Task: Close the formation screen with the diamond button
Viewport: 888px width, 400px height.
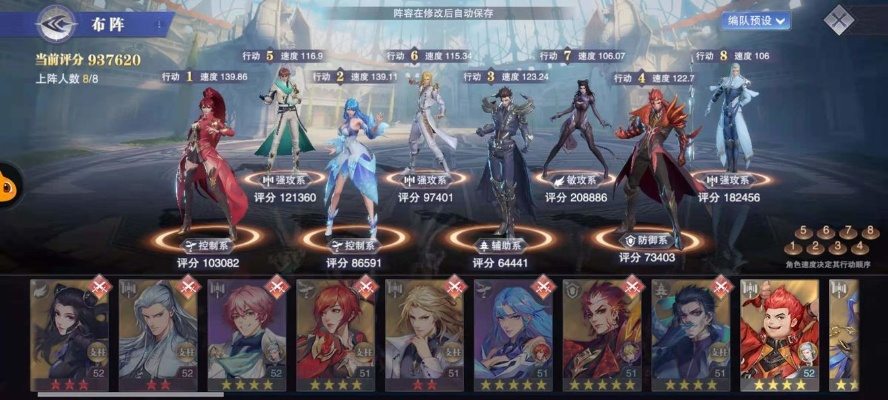Action: point(838,20)
